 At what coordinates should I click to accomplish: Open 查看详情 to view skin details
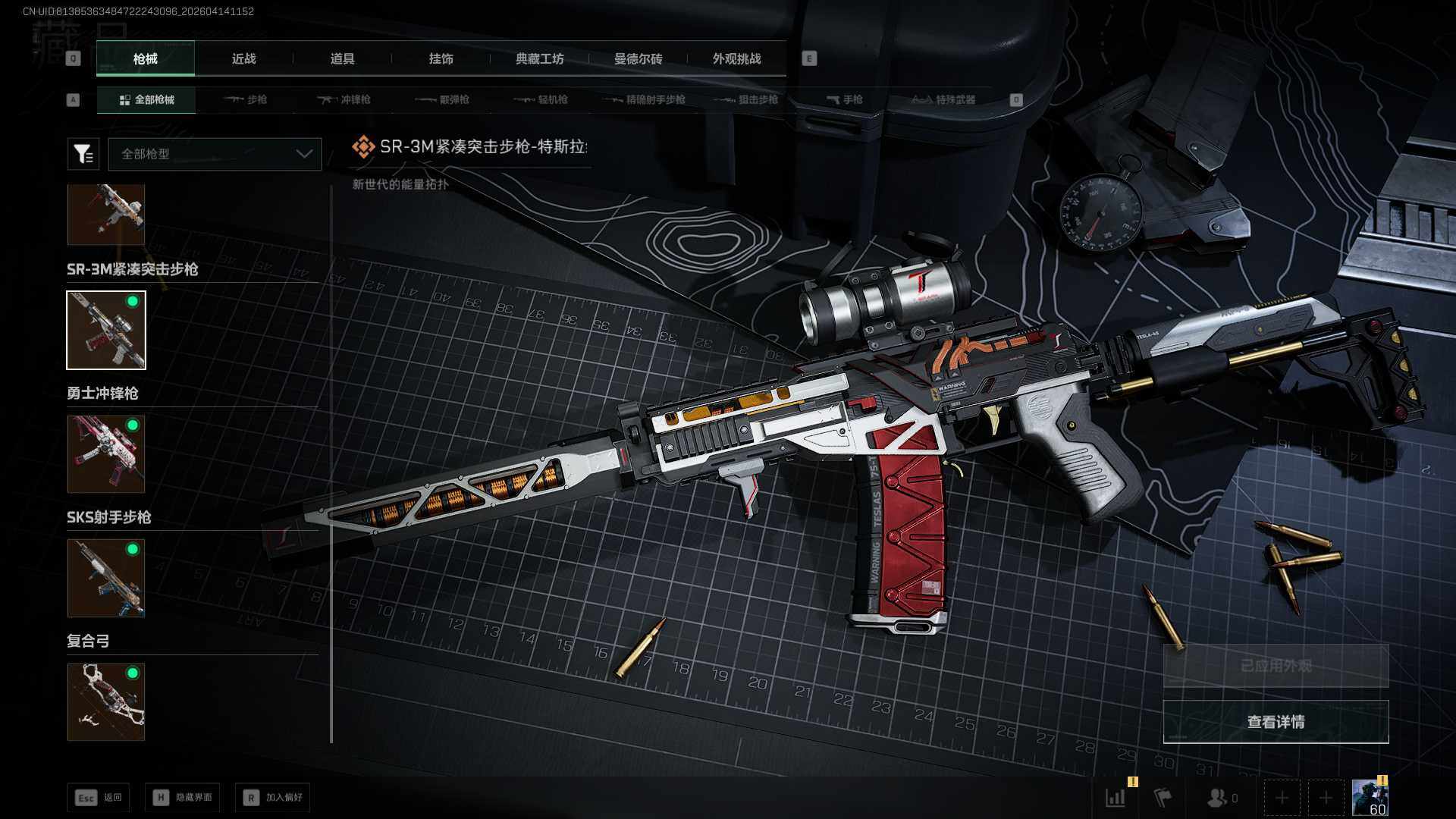pyautogui.click(x=1276, y=722)
